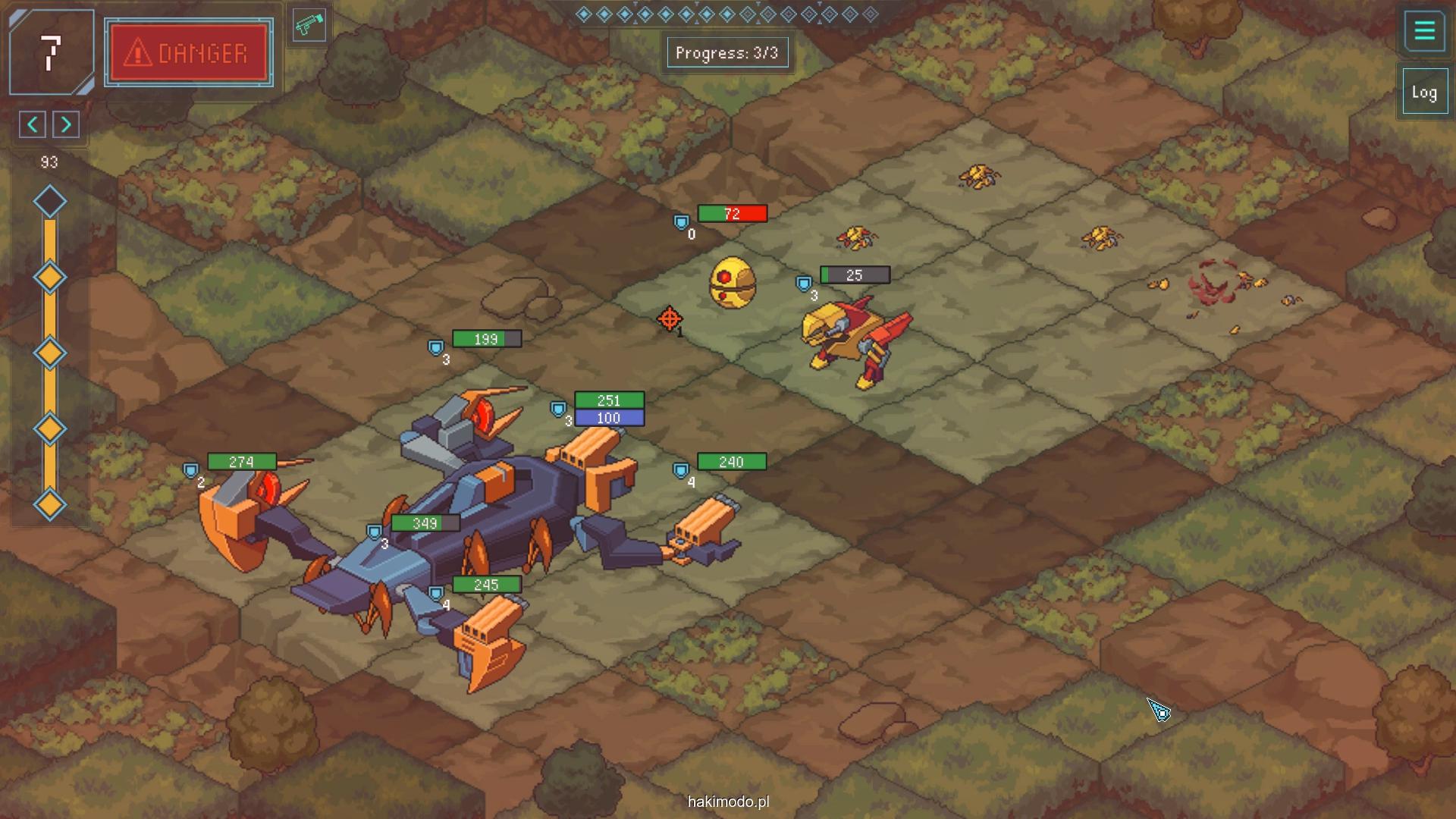Select the orange crosshair target marker
The width and height of the screenshot is (1456, 819).
(x=669, y=319)
